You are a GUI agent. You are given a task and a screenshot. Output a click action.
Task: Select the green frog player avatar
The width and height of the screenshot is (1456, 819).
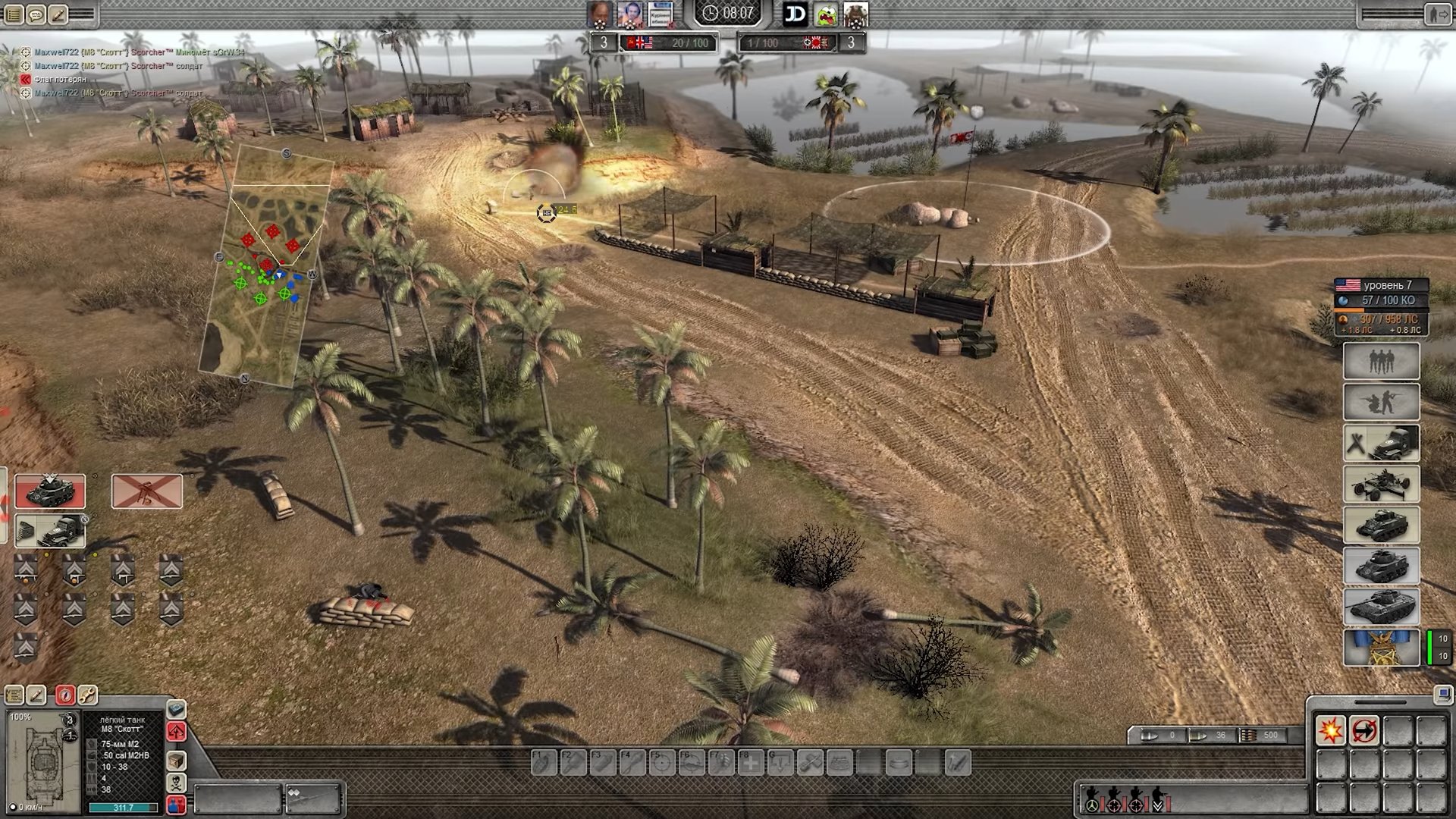click(x=826, y=14)
